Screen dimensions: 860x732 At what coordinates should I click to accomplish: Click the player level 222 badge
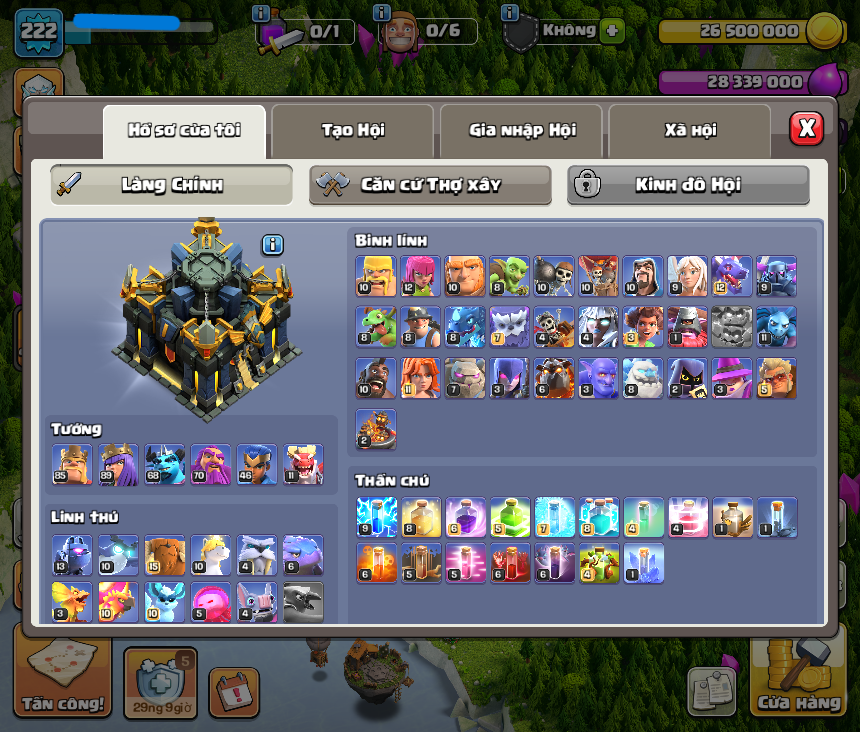(x=38, y=31)
